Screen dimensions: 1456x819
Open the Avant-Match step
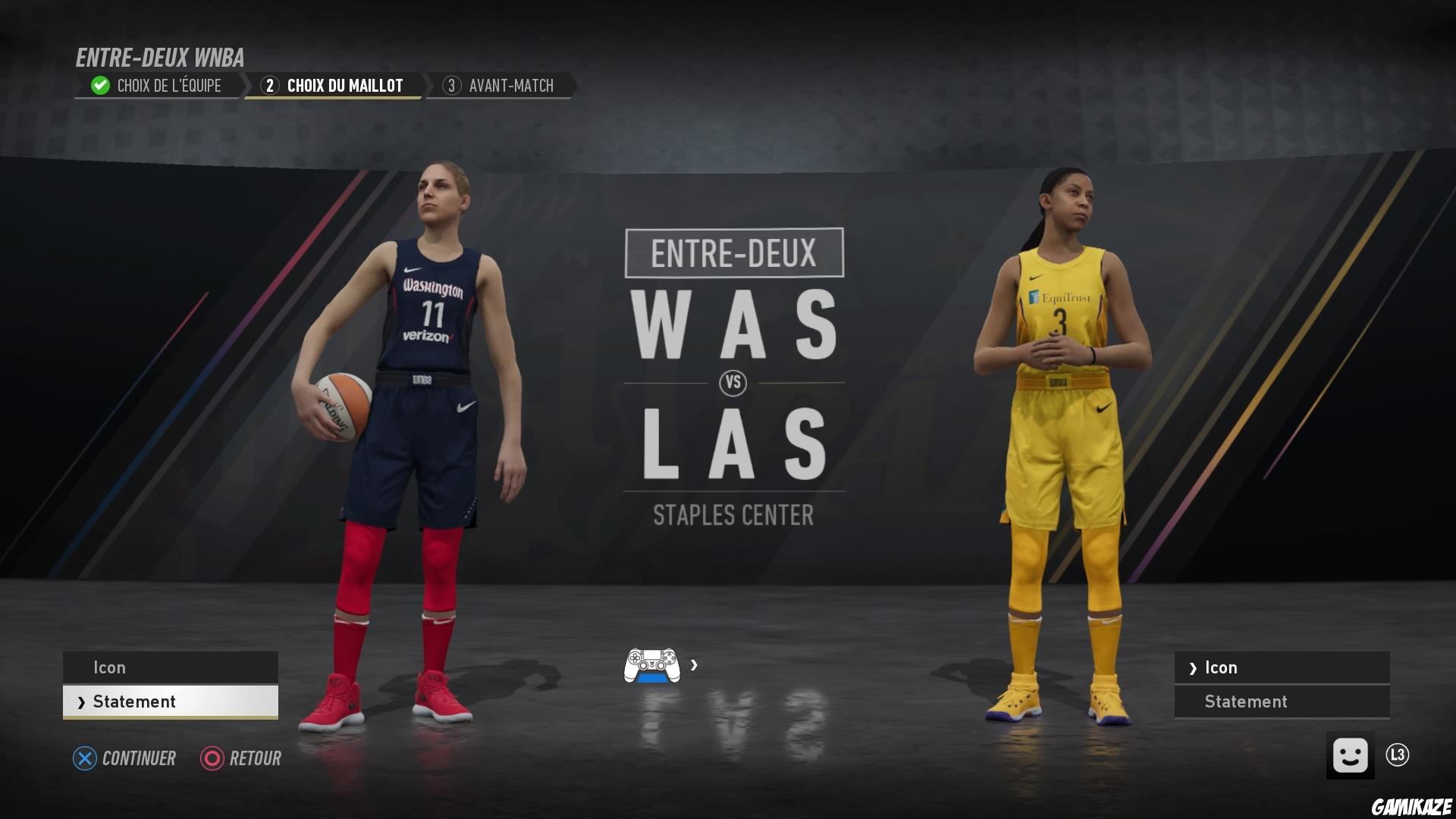(512, 85)
